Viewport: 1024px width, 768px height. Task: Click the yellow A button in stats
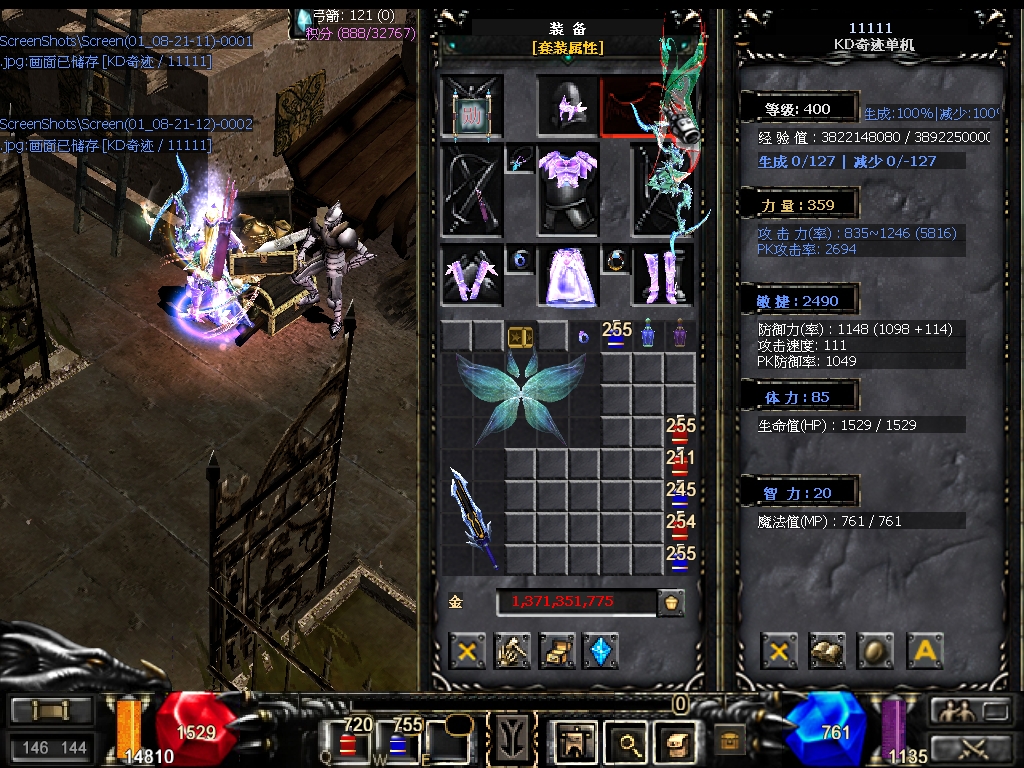[x=925, y=651]
